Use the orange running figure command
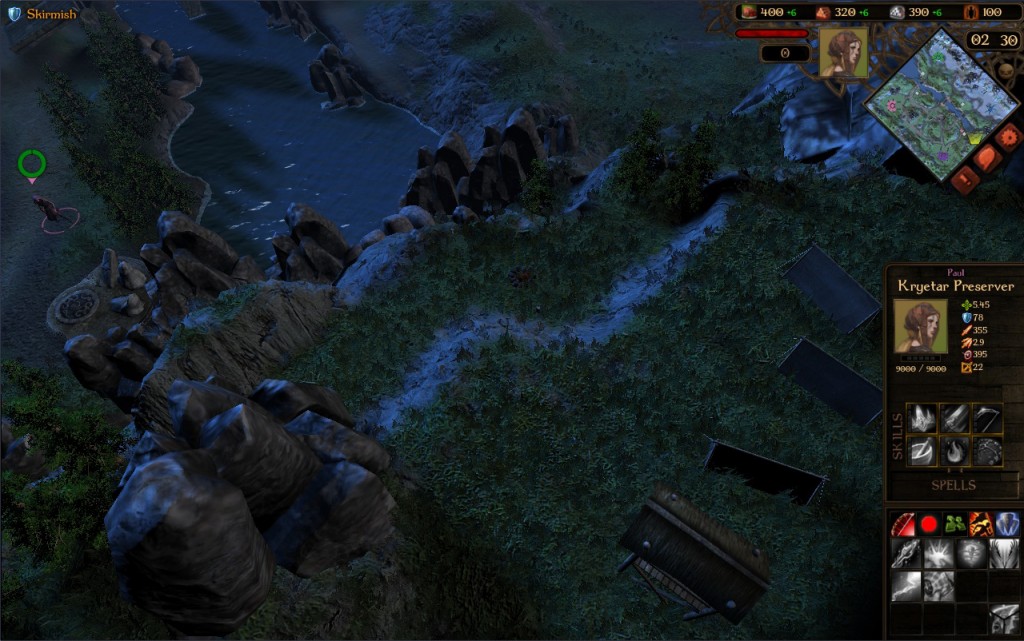This screenshot has width=1024, height=641. [x=980, y=524]
